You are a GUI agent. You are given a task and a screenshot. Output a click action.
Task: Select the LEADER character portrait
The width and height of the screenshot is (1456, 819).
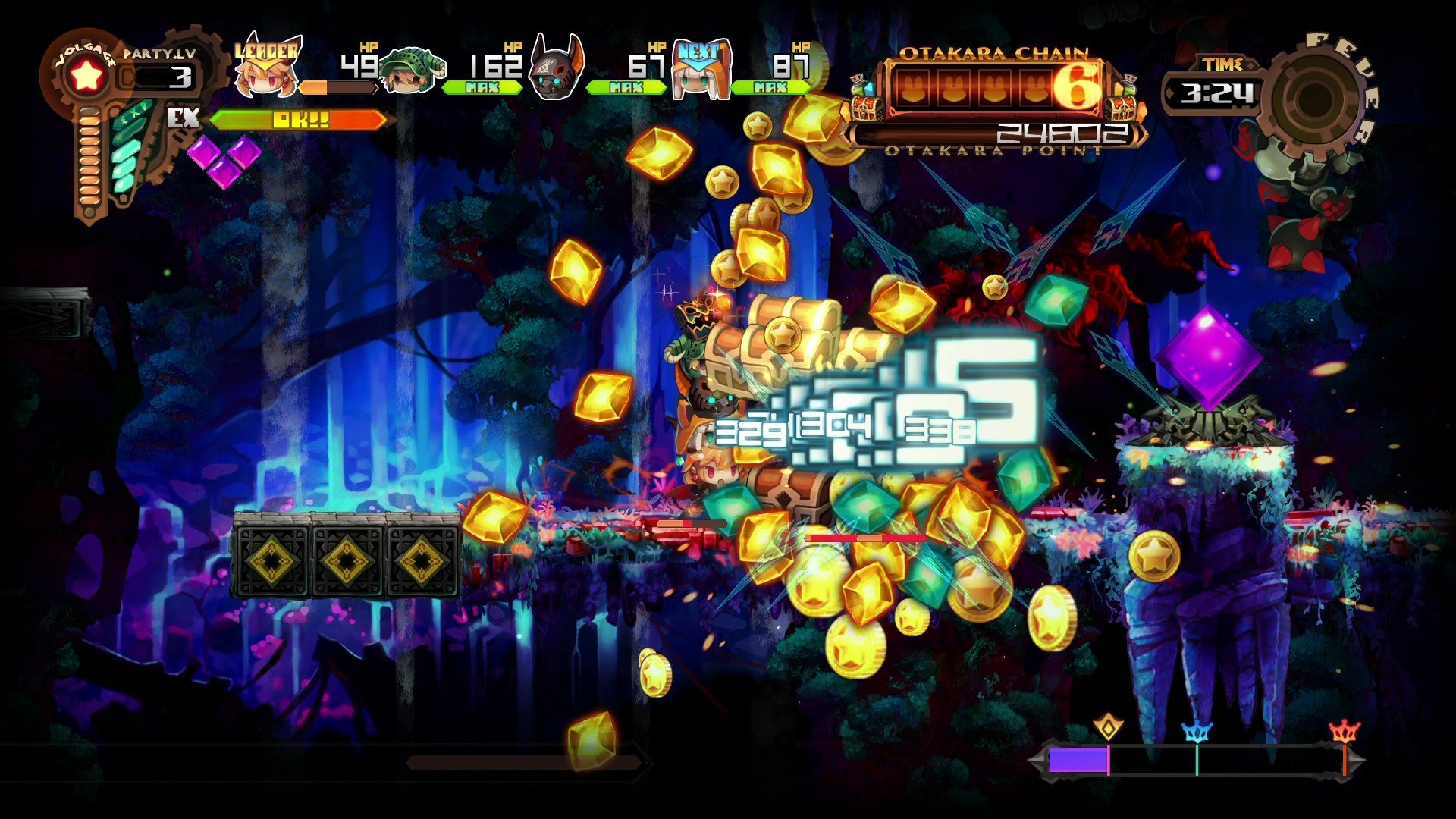(265, 74)
